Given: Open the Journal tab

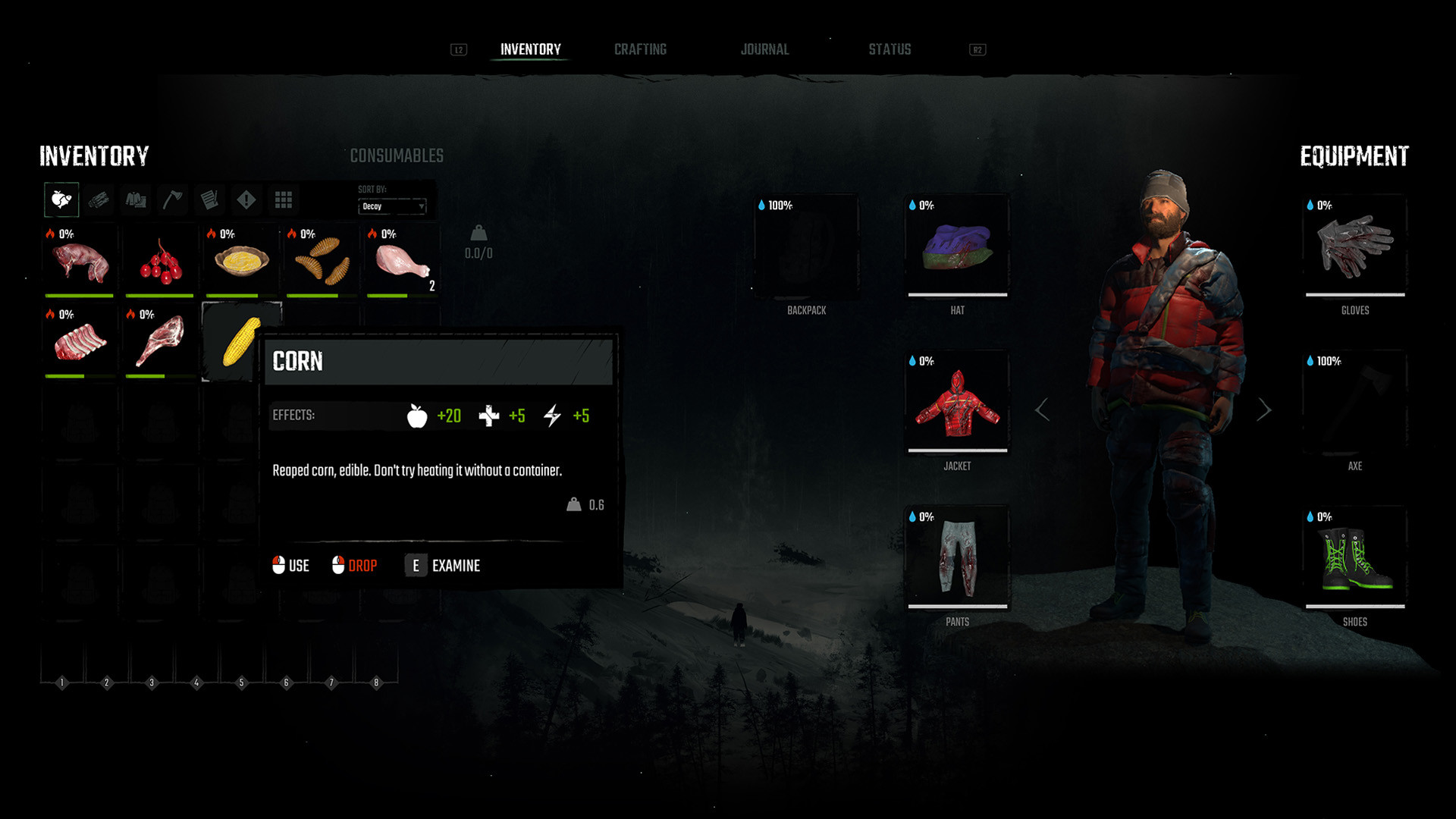Looking at the screenshot, I should click(765, 49).
